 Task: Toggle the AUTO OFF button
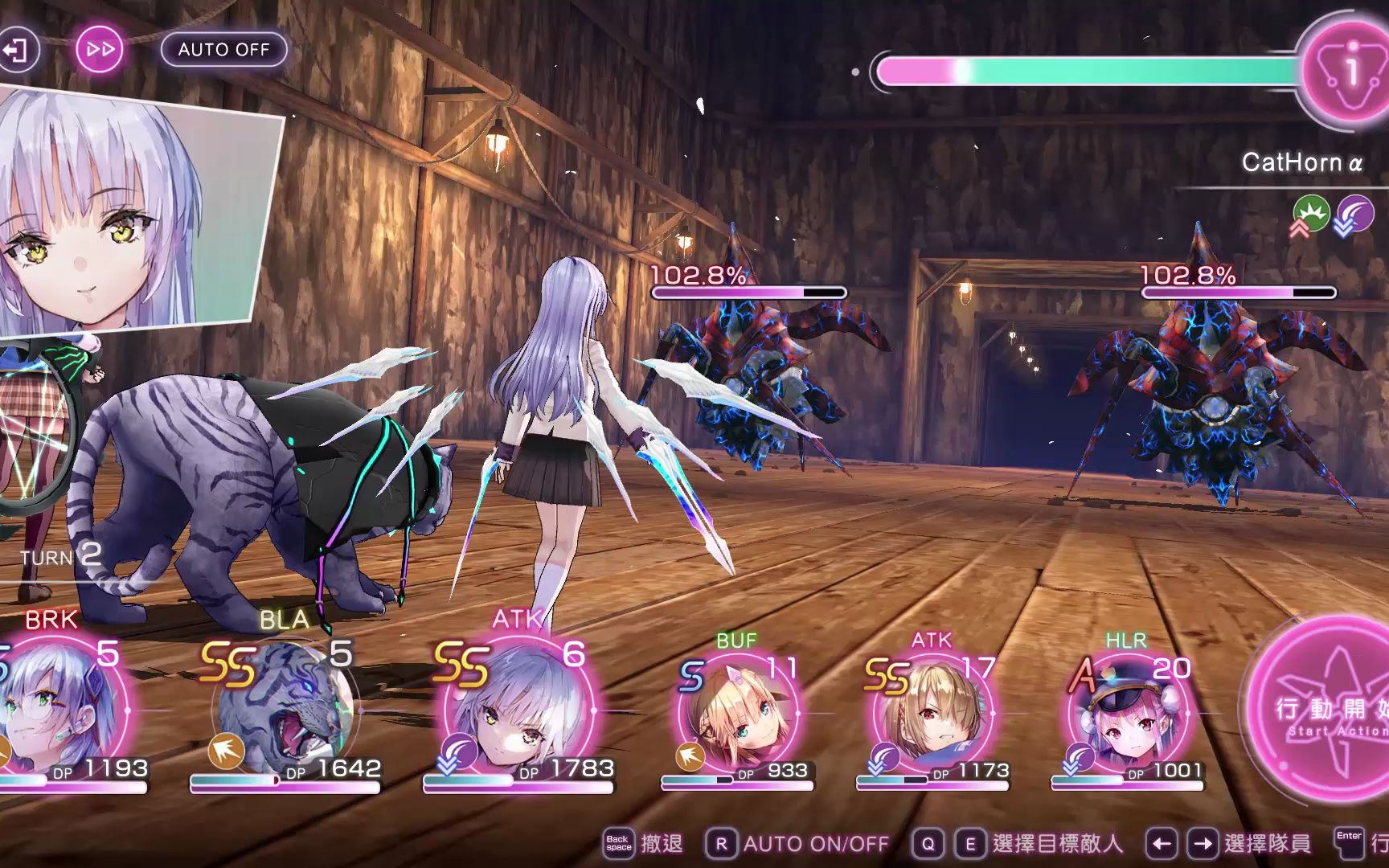(223, 50)
